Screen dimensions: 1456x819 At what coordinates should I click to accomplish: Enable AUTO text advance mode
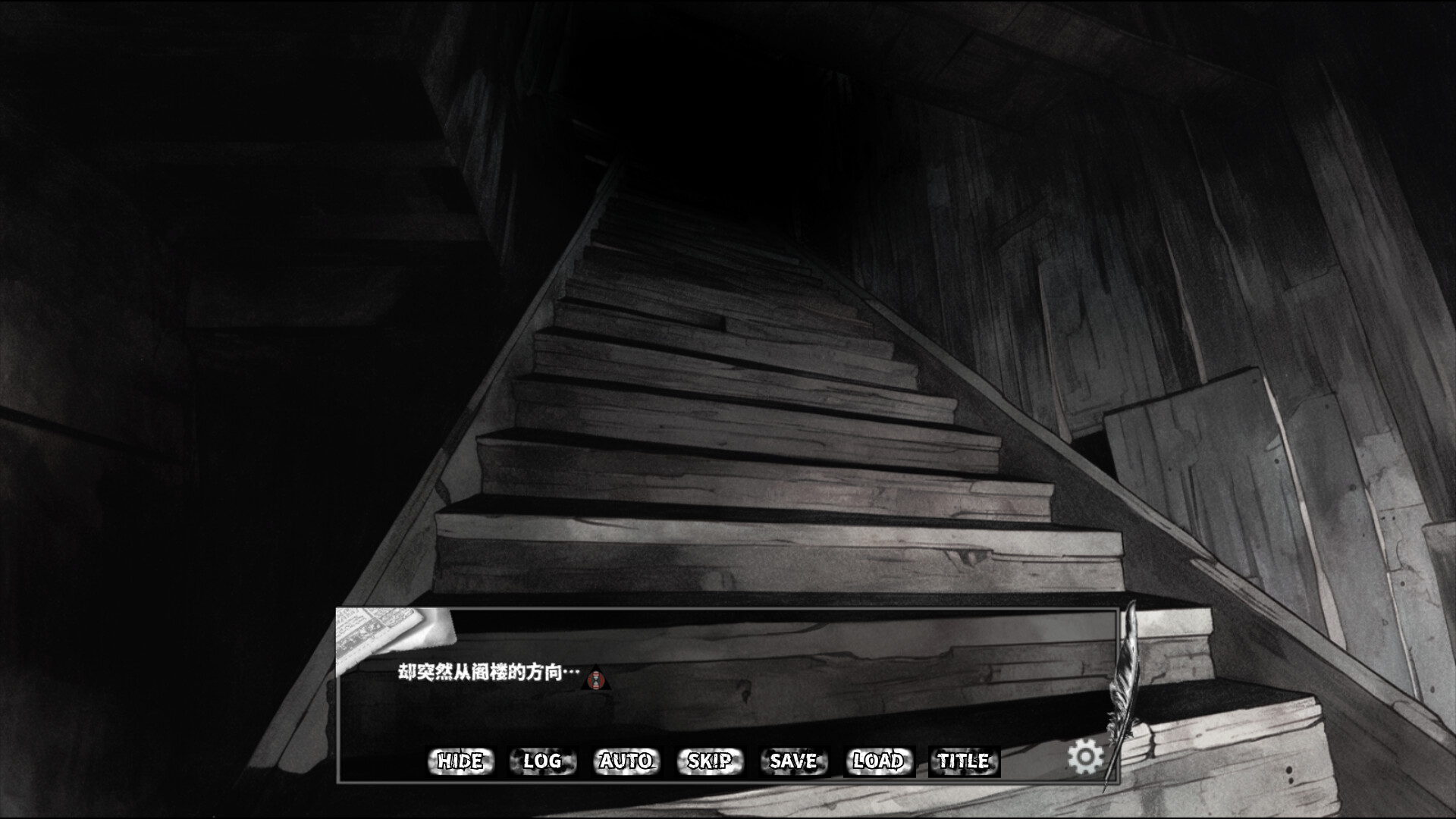(x=625, y=761)
